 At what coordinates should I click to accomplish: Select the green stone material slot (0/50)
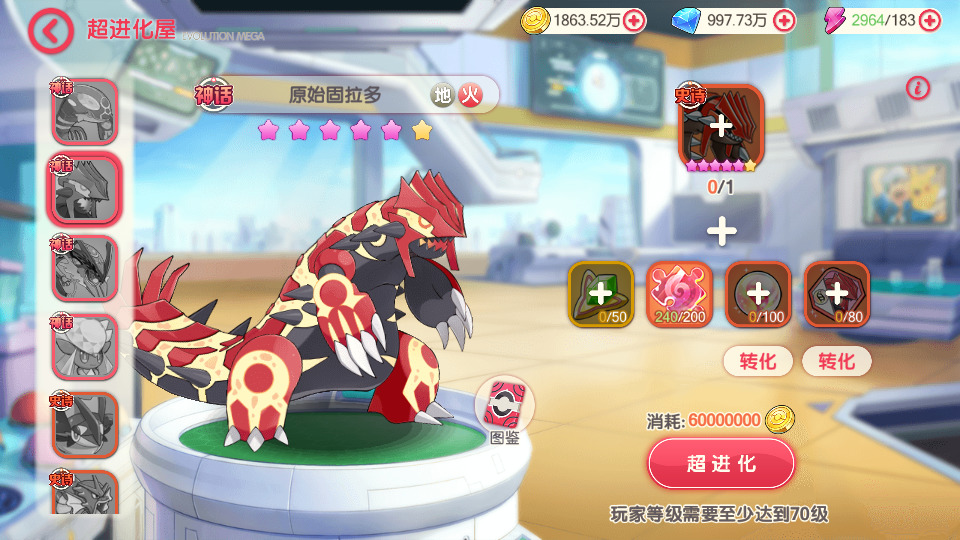click(600, 294)
